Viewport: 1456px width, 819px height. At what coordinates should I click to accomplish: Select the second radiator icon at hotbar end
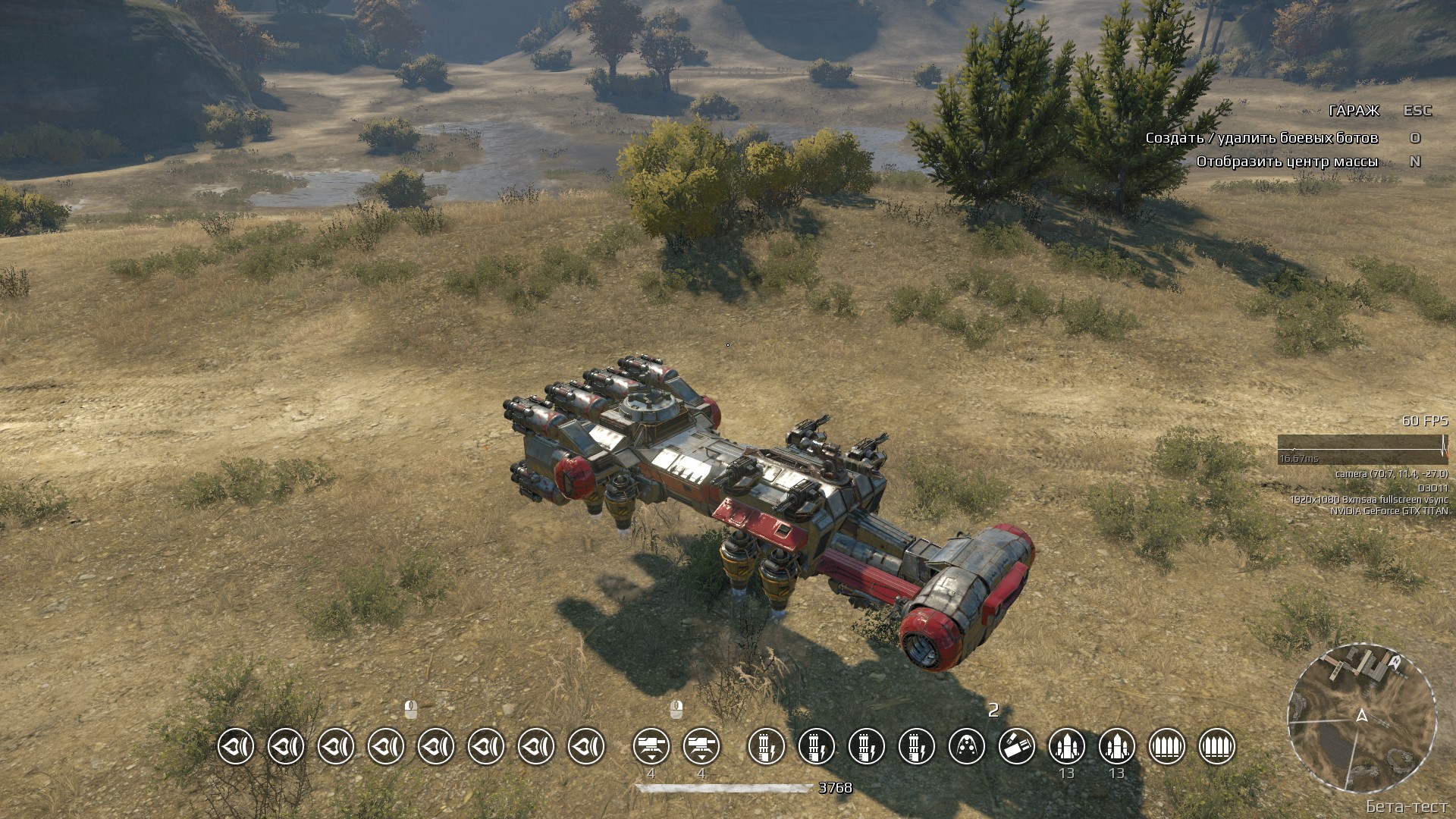coord(1216,747)
